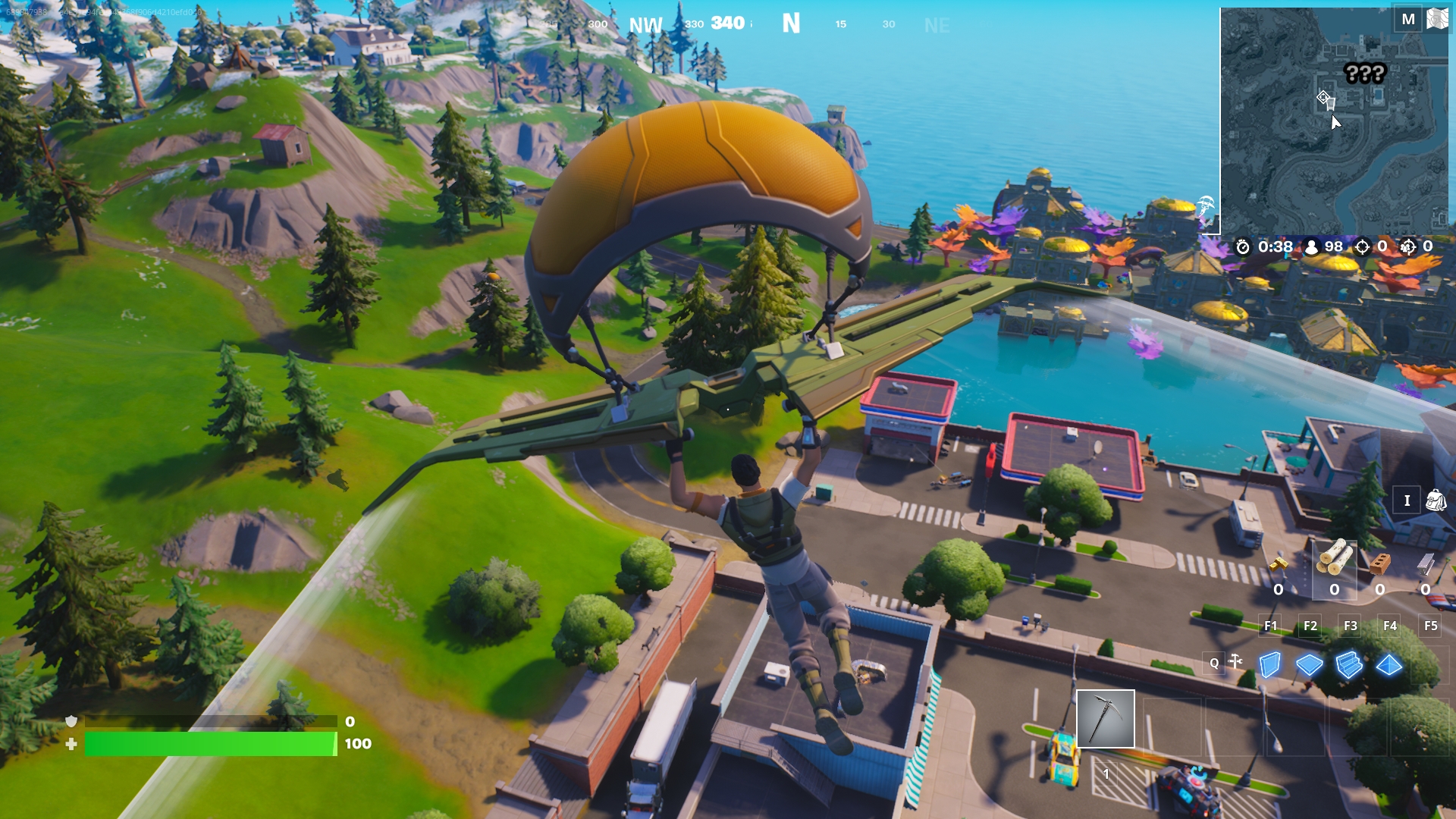Screen dimensions: 1456x819
Task: Click the wood materials icon
Action: 1333,558
